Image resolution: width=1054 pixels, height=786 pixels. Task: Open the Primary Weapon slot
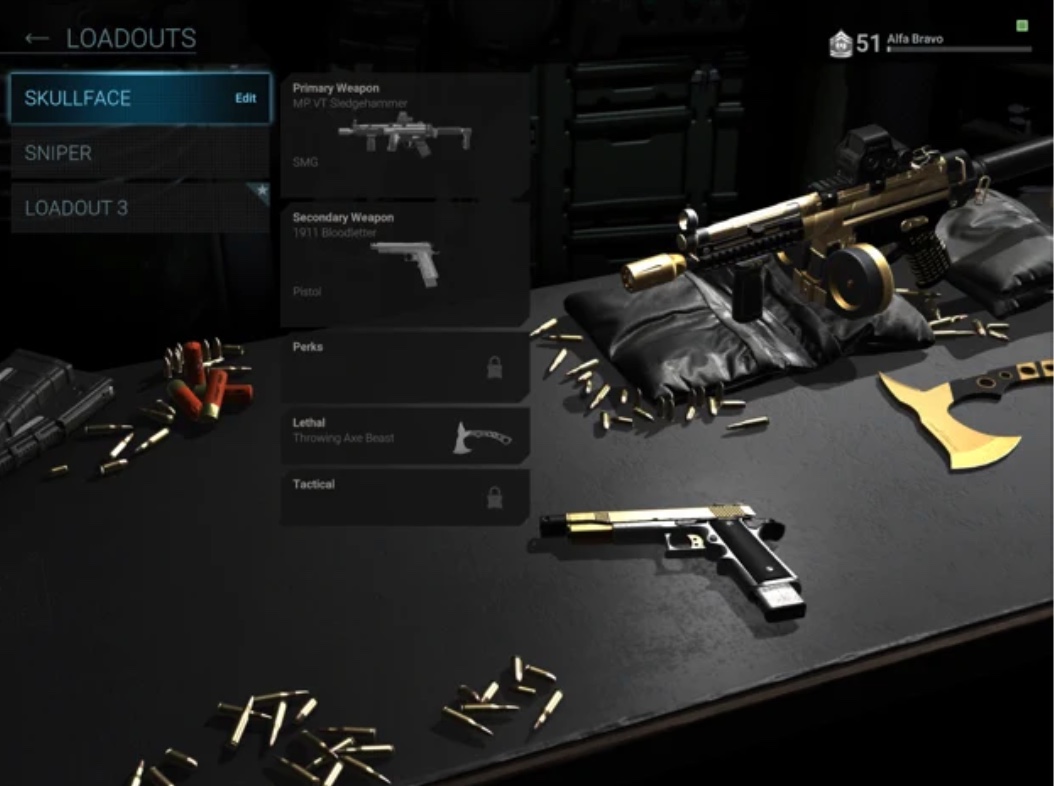coord(405,135)
